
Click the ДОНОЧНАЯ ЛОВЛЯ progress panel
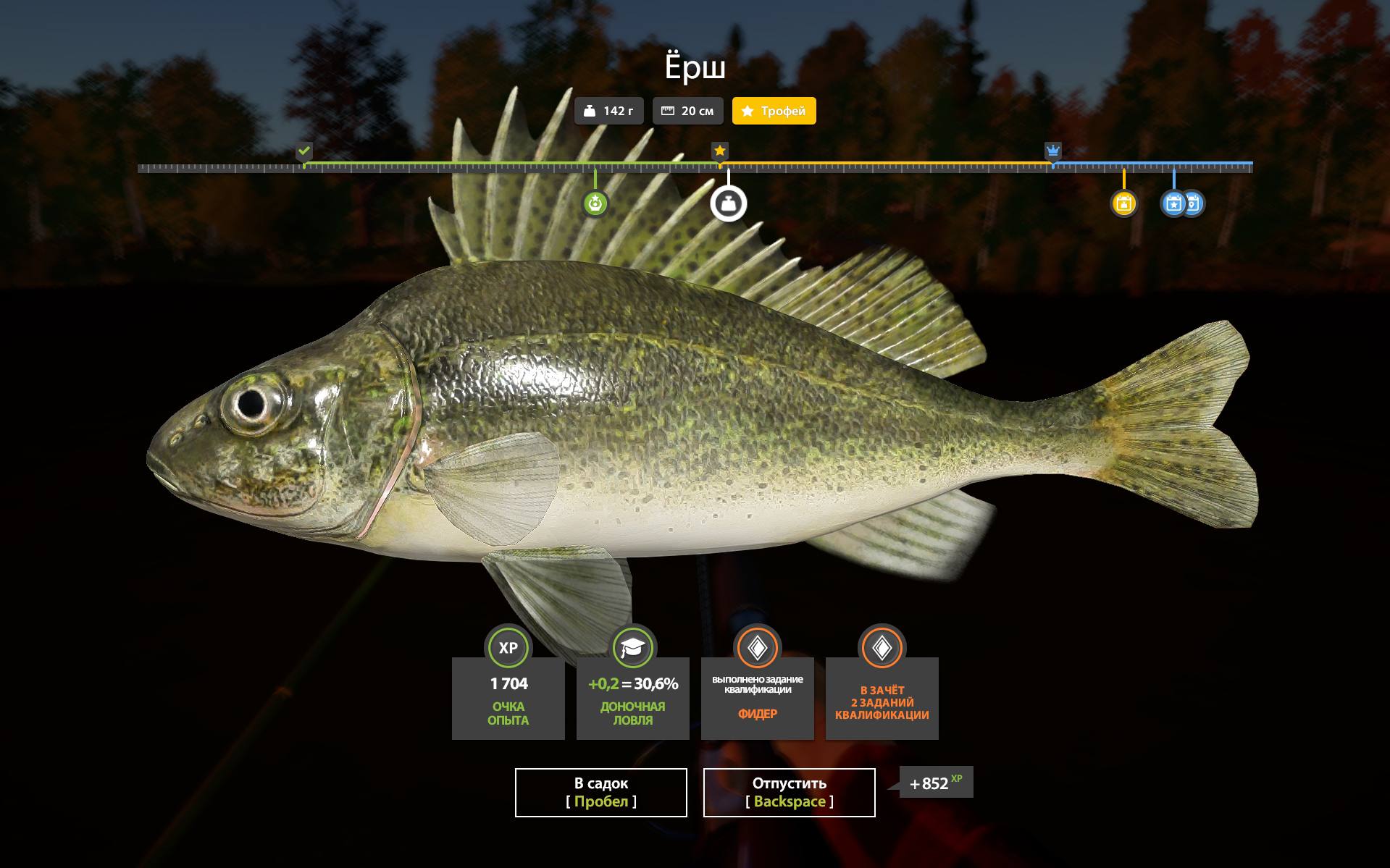pyautogui.click(x=632, y=699)
